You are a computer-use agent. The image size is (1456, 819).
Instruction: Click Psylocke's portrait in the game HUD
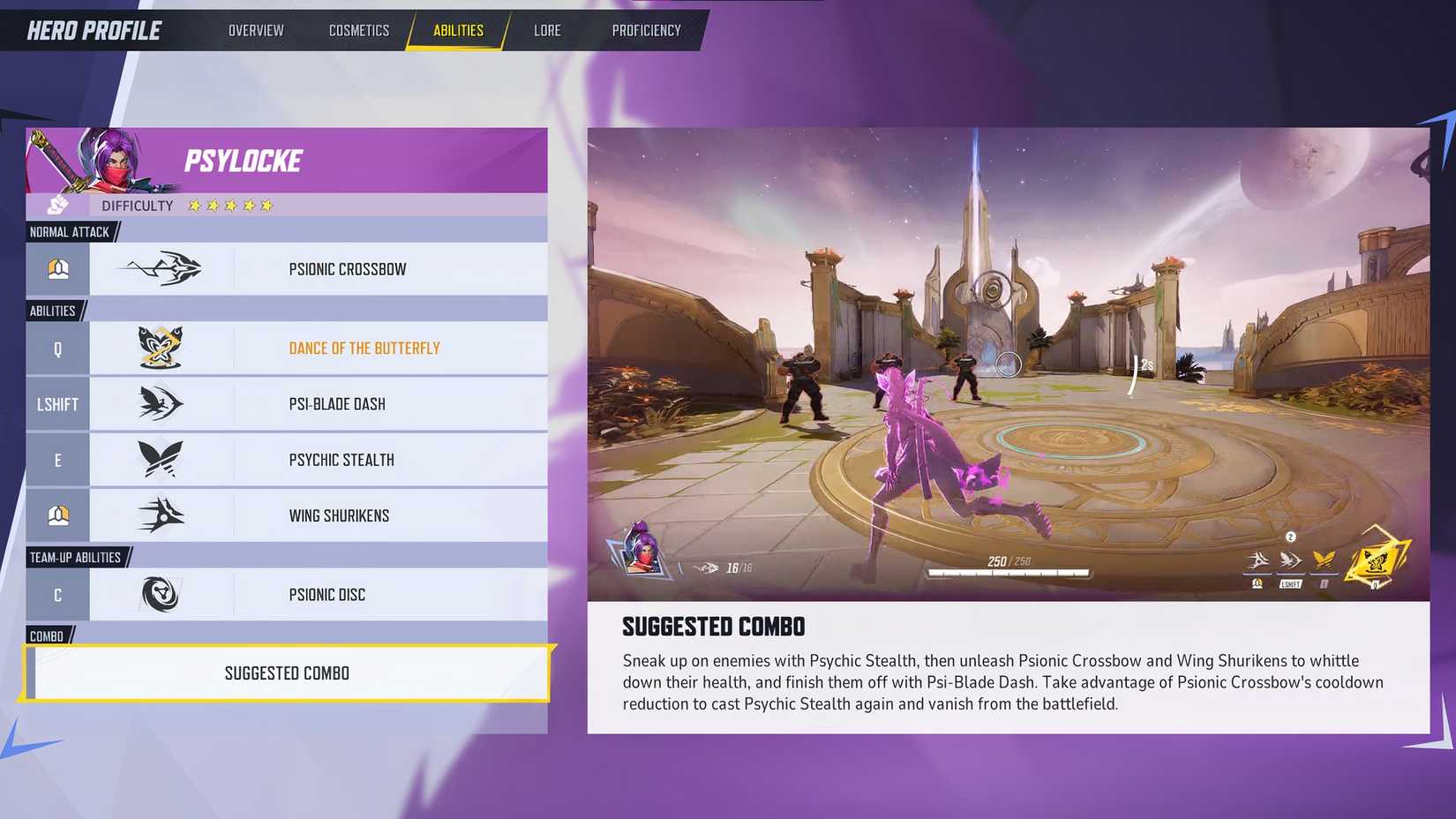pos(637,559)
